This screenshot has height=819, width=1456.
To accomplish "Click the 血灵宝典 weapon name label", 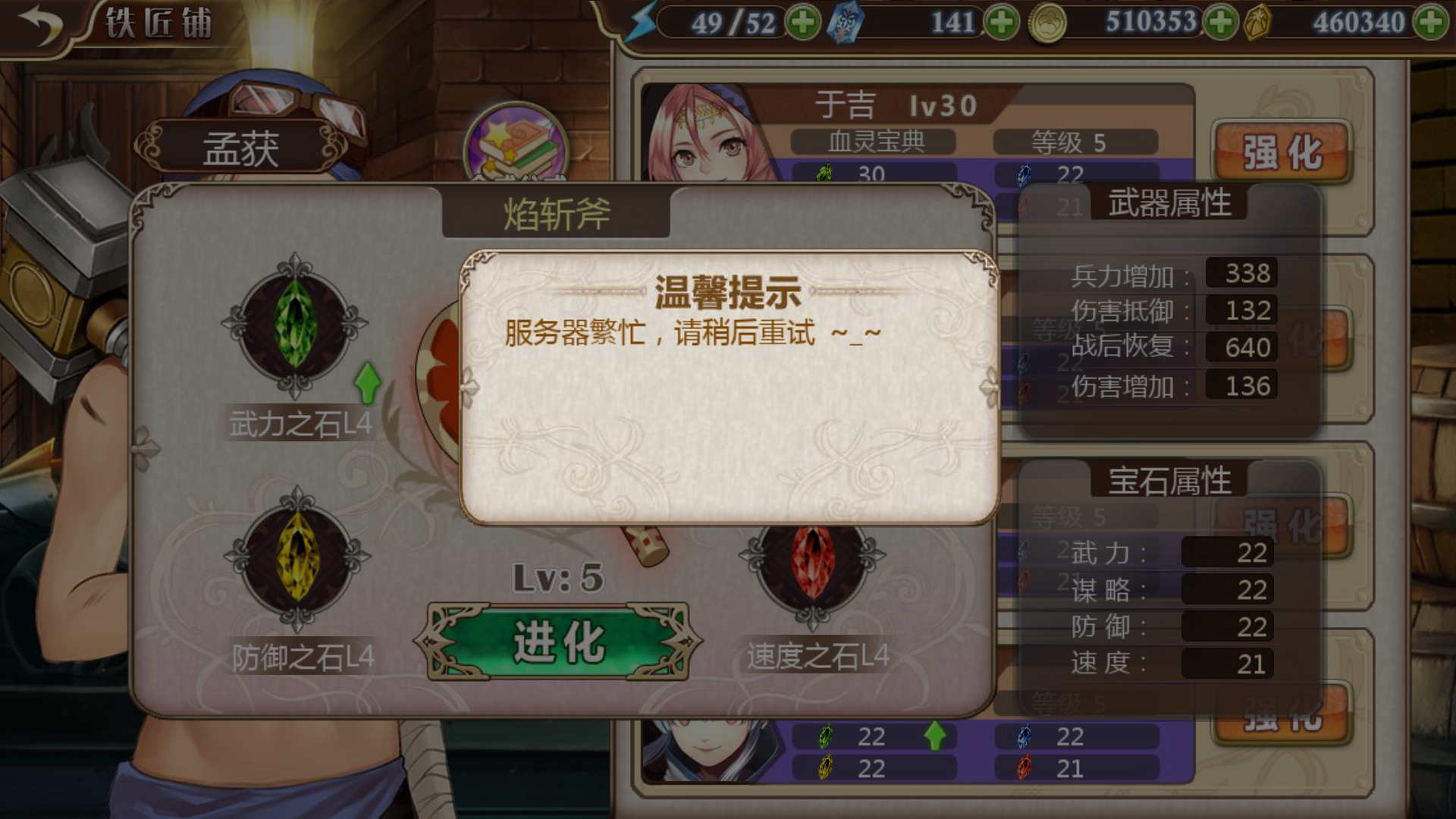I will point(874,143).
